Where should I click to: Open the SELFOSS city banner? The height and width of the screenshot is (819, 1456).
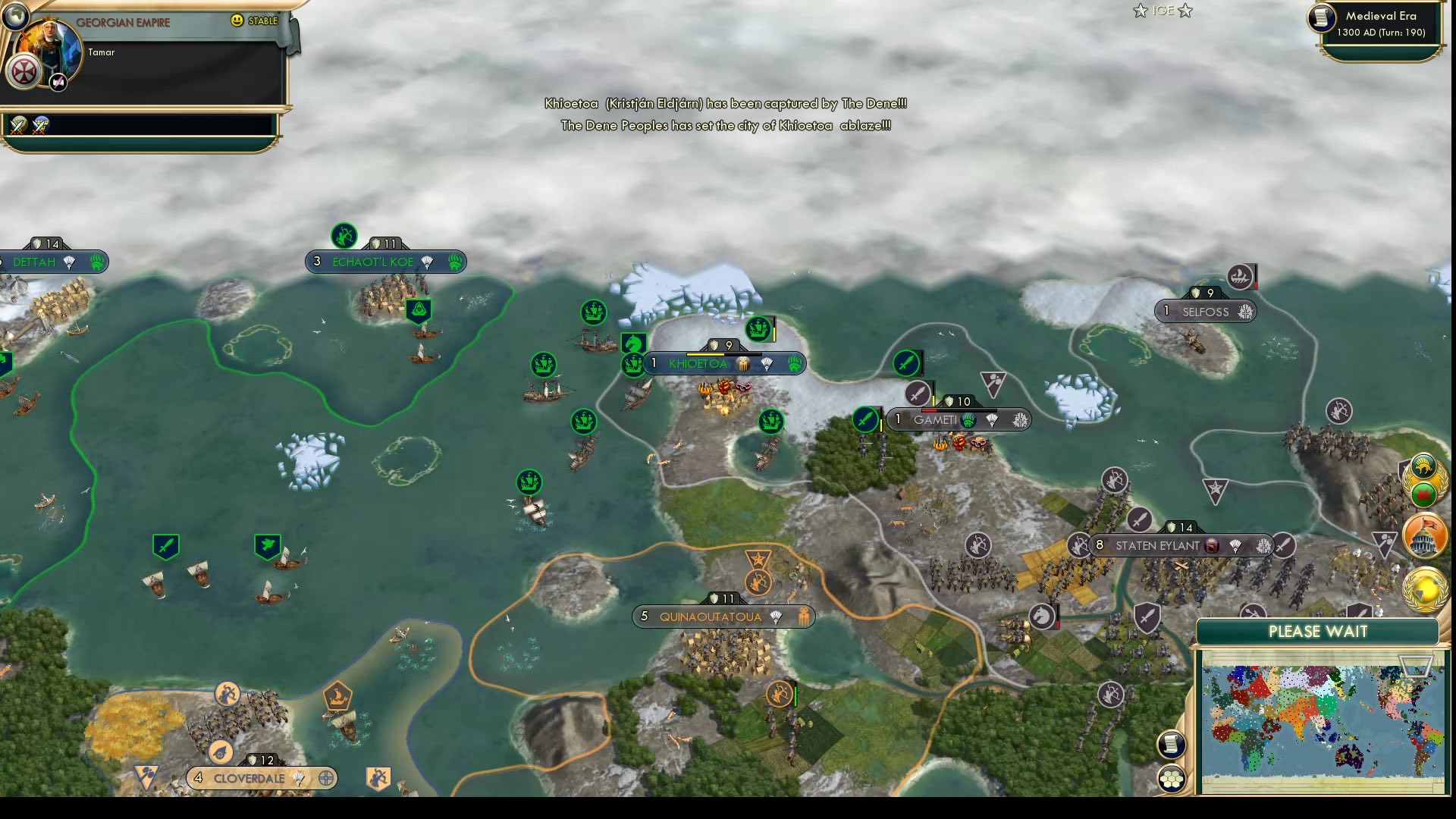(1204, 311)
